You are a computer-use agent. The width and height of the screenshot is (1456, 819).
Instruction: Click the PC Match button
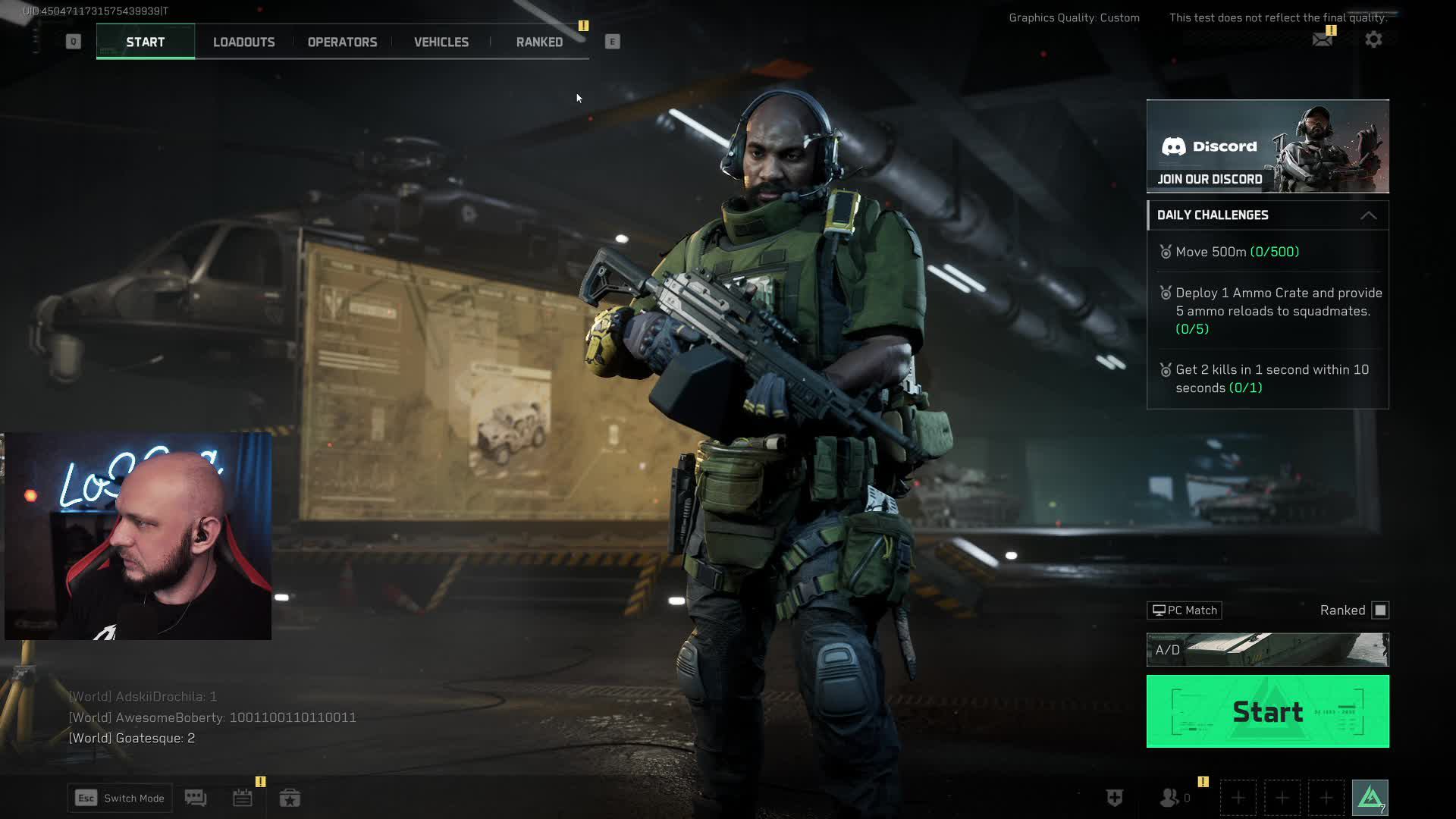click(x=1185, y=610)
